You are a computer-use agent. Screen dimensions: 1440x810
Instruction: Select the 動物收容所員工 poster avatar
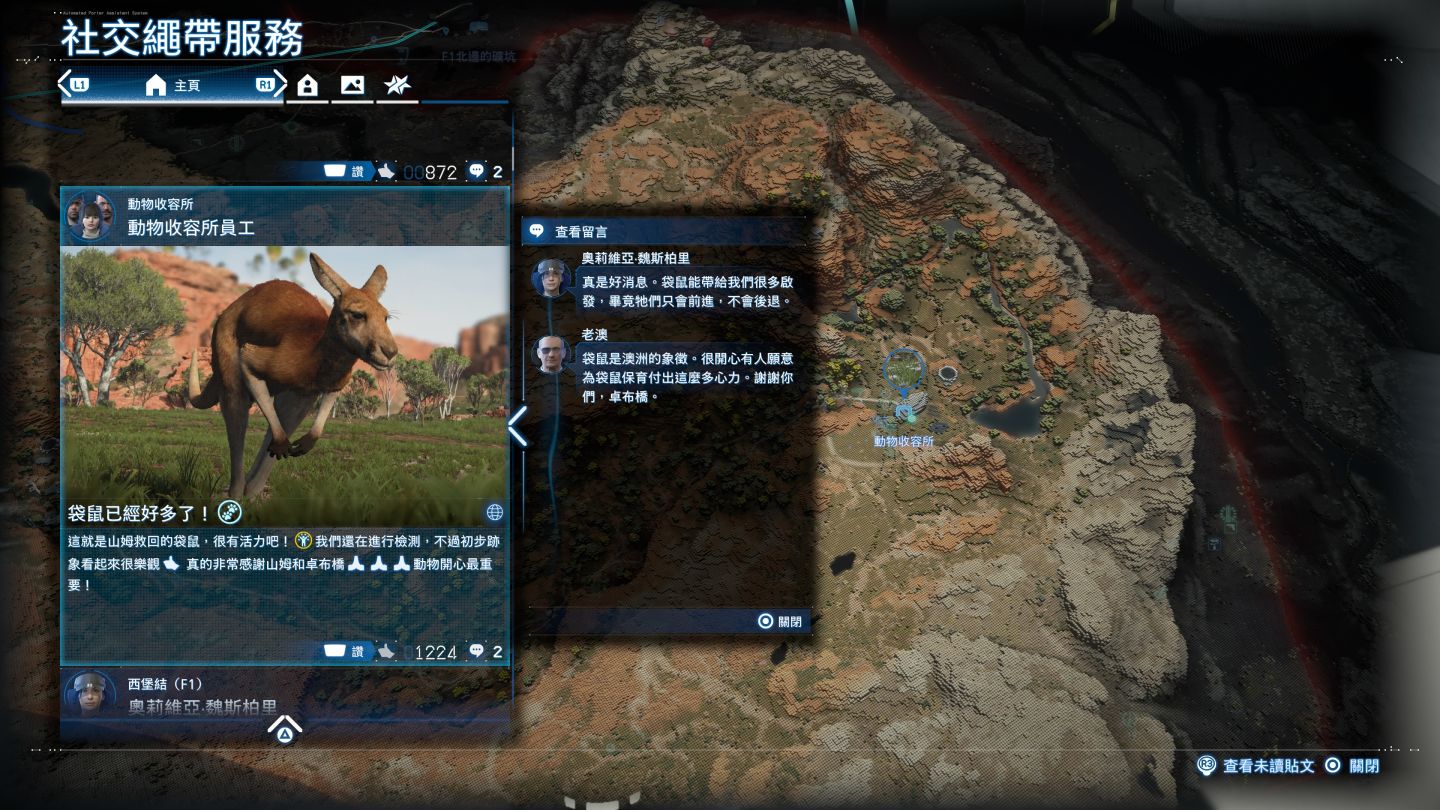coord(90,217)
